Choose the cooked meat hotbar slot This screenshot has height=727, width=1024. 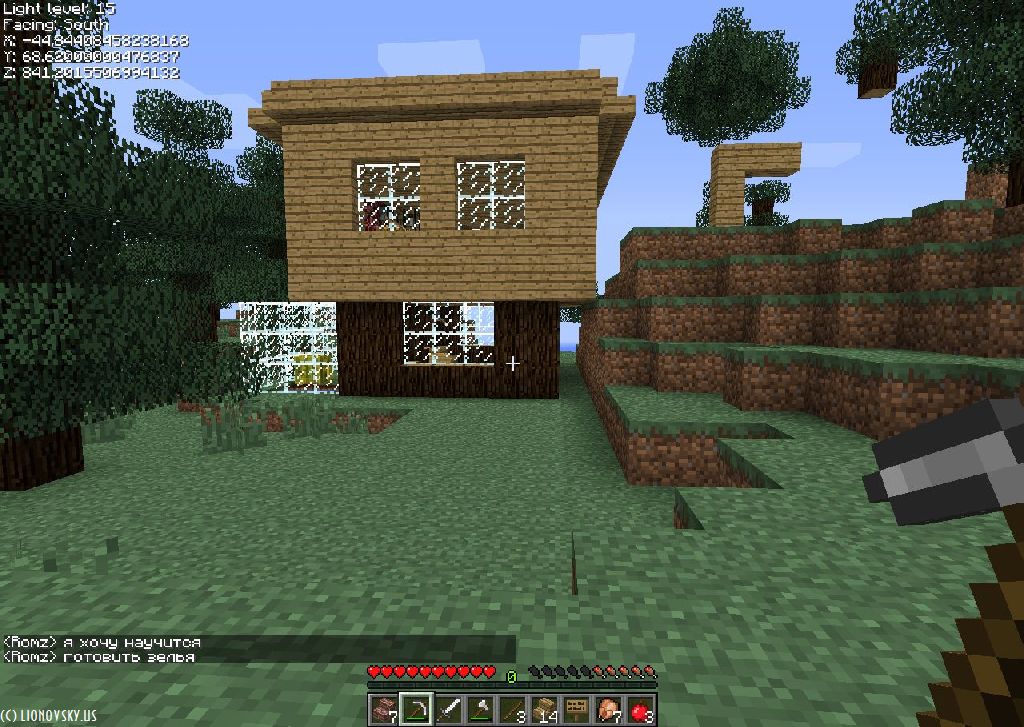[x=608, y=709]
